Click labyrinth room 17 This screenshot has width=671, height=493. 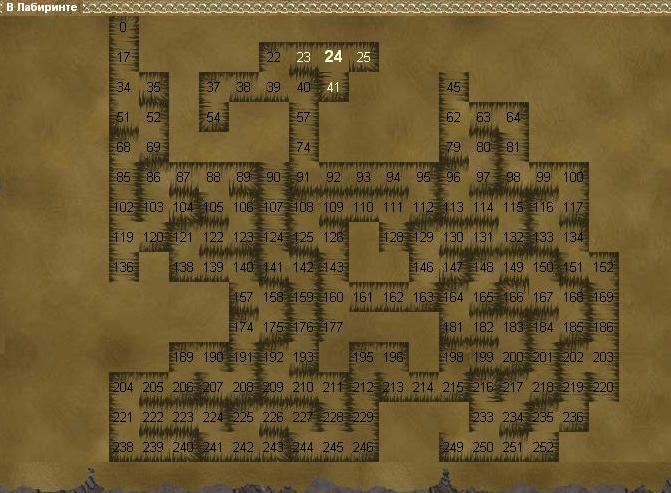point(123,57)
